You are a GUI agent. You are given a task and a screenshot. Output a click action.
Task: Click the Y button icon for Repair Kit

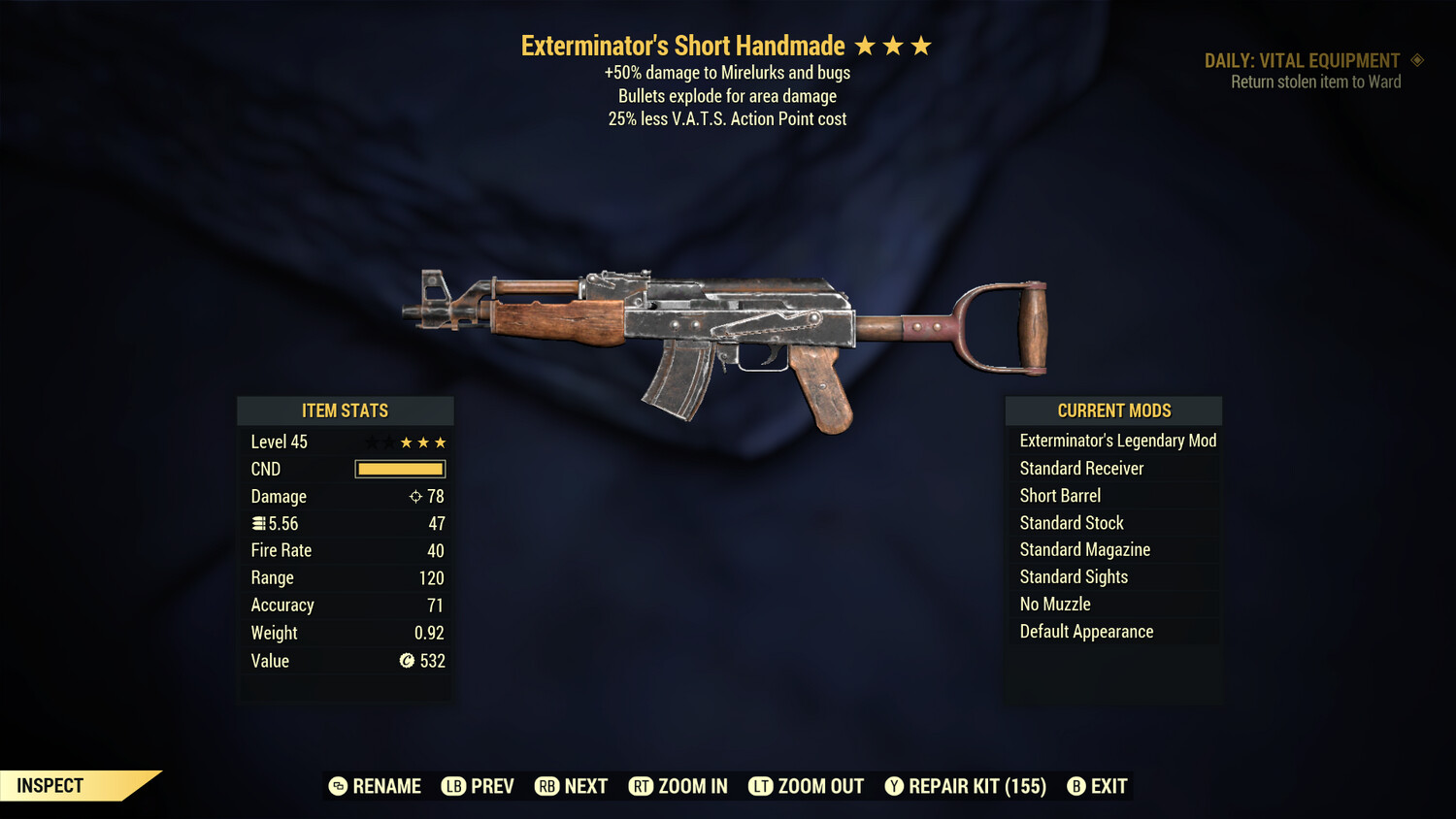click(894, 786)
